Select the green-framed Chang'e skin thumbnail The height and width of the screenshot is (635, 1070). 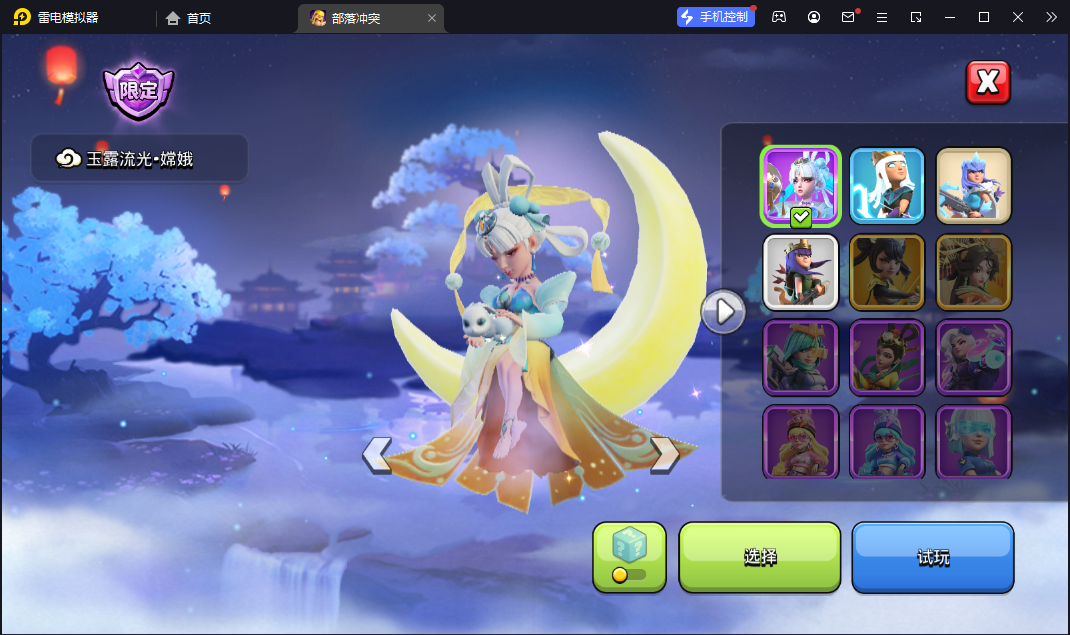tap(801, 186)
